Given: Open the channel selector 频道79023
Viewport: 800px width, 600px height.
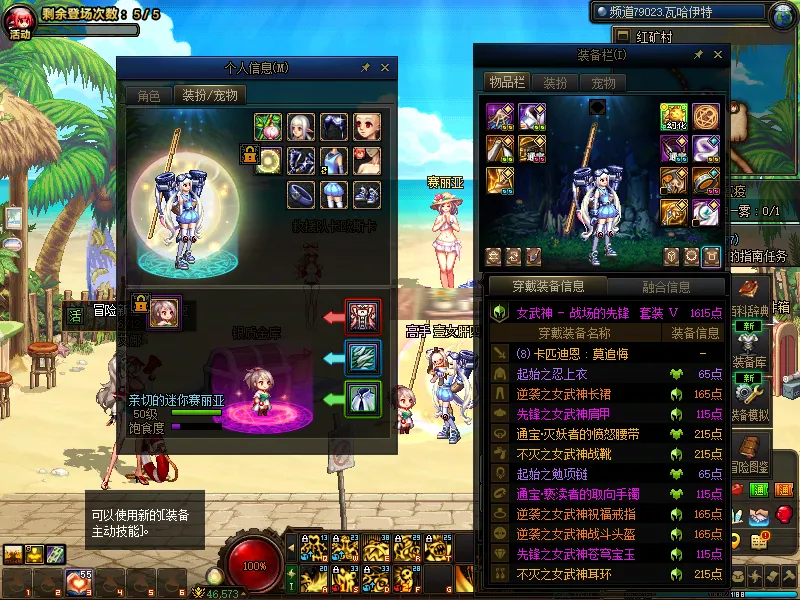Looking at the screenshot, I should [x=680, y=16].
